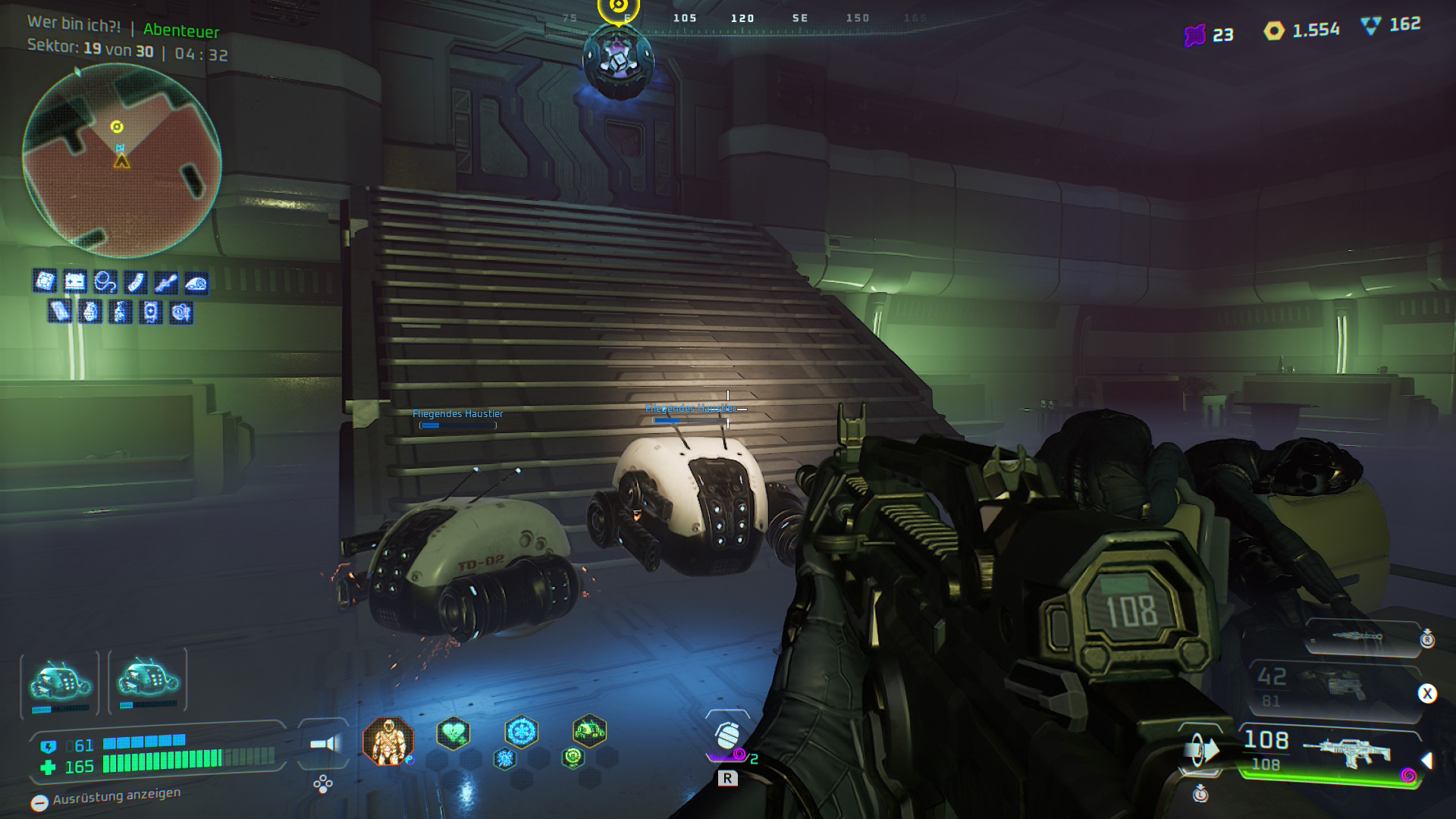Select the equipped assault rifle slot

click(x=1335, y=752)
